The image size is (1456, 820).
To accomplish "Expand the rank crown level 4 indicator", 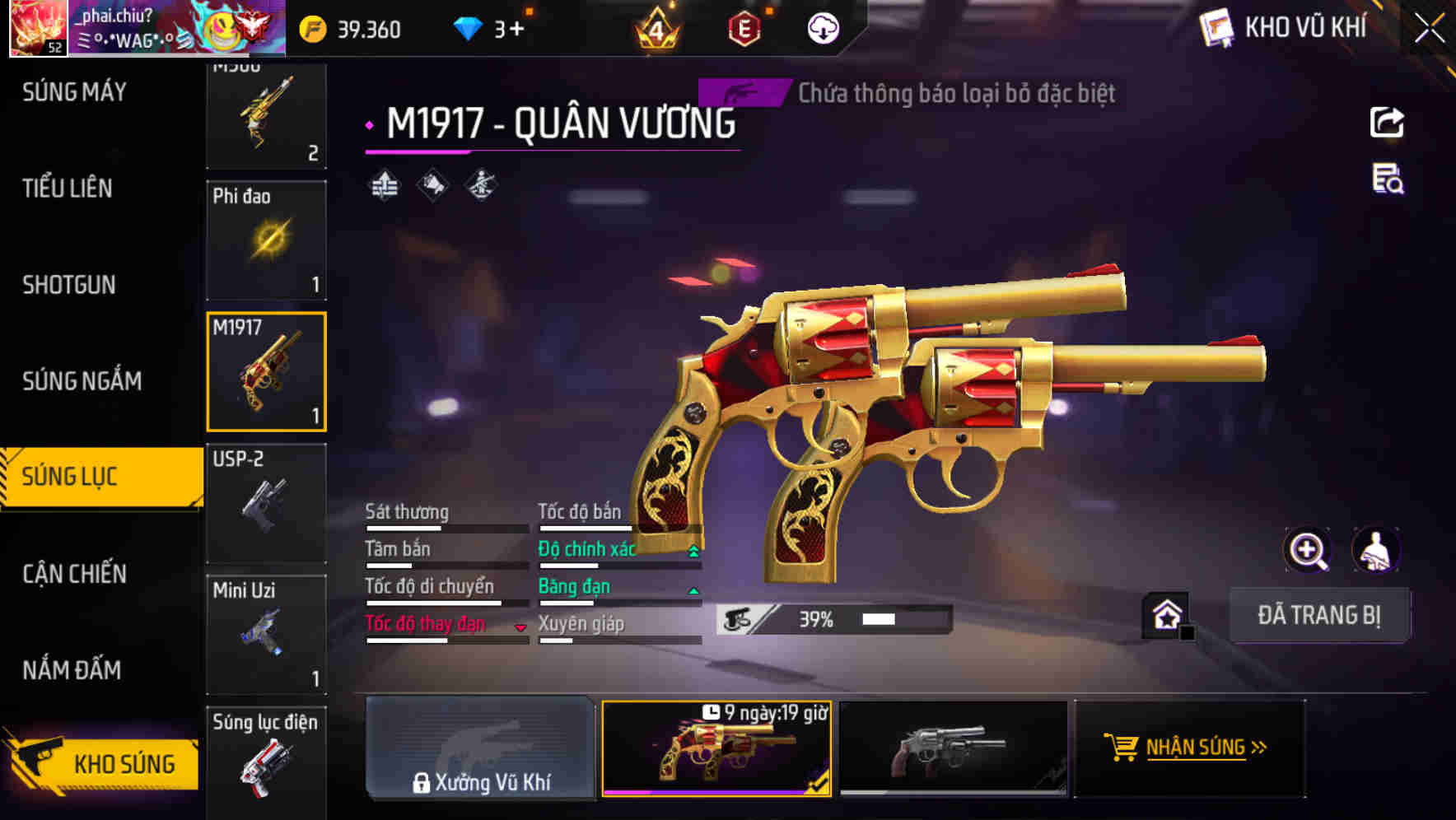I will pyautogui.click(x=656, y=30).
